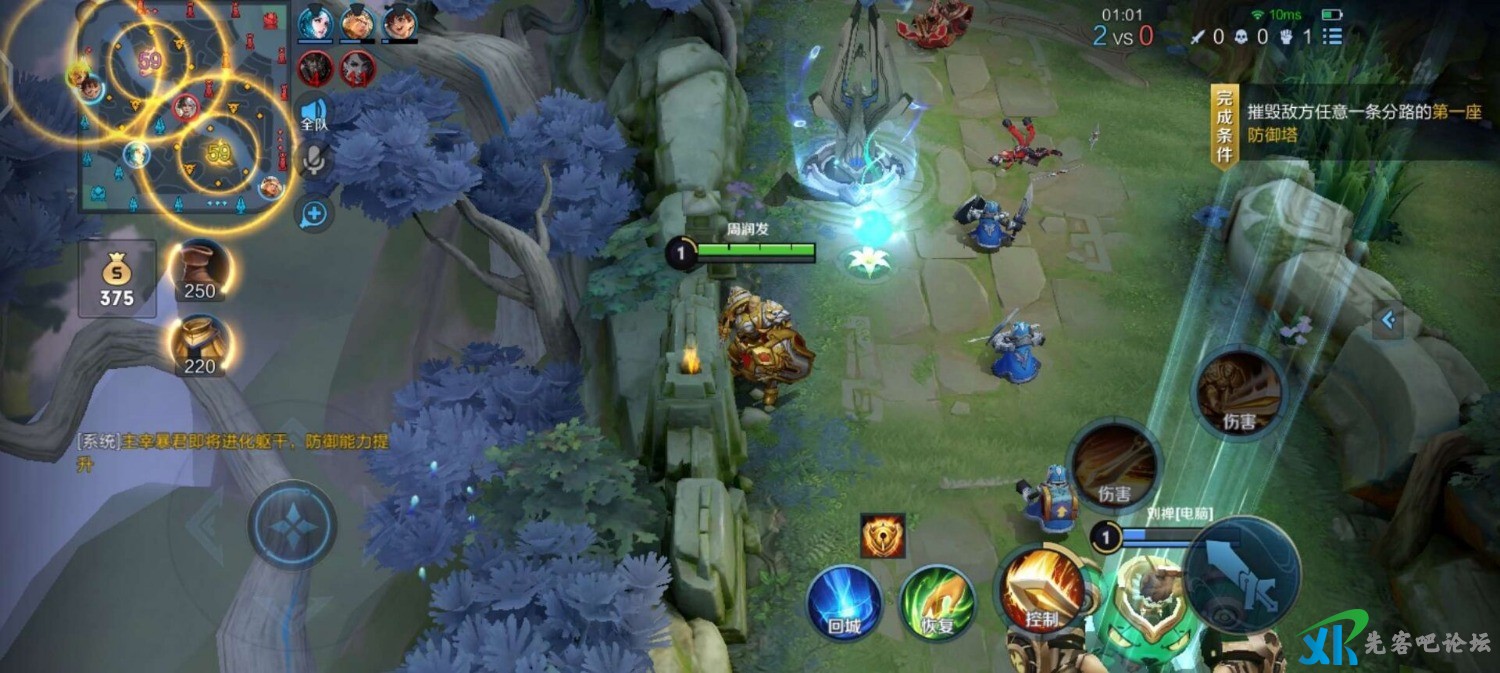Cast the 伤害 skill showing an armored warrior

click(1240, 392)
